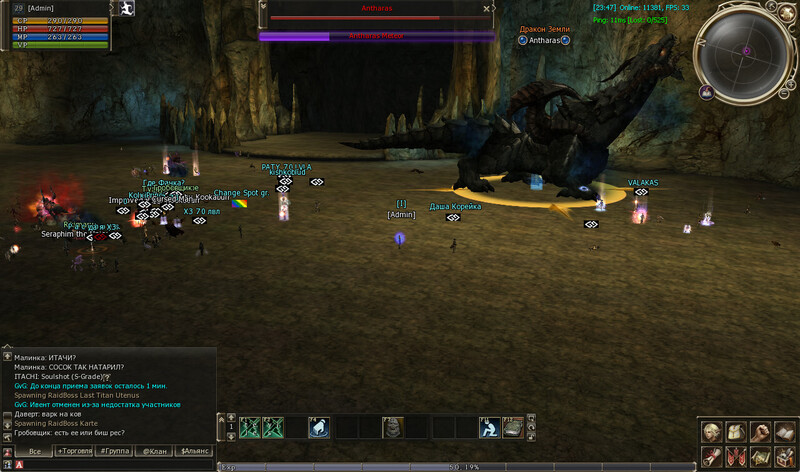The height and width of the screenshot is (472, 800).
Task: Use the sitting figure skill on the hotbar
Action: pos(488,428)
